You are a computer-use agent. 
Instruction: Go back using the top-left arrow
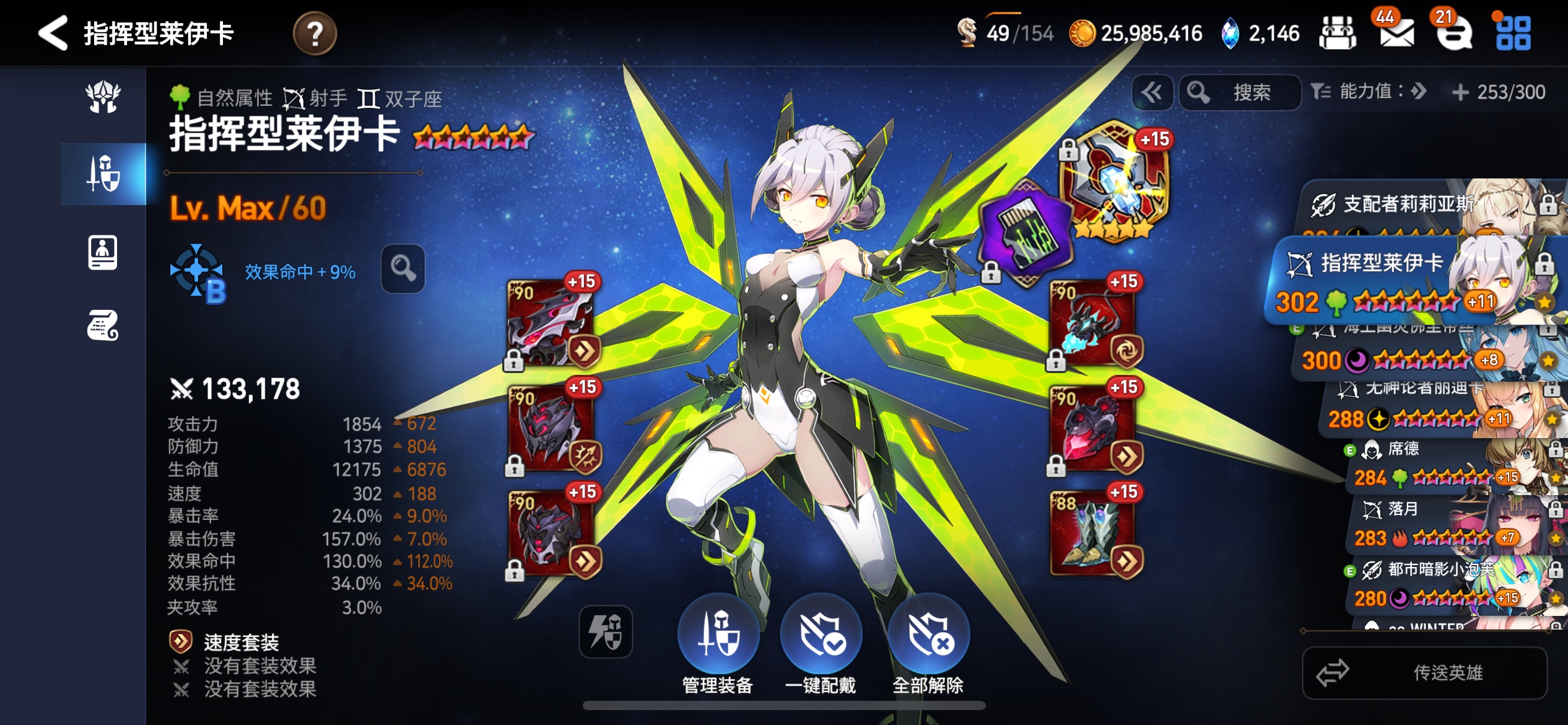coord(53,33)
